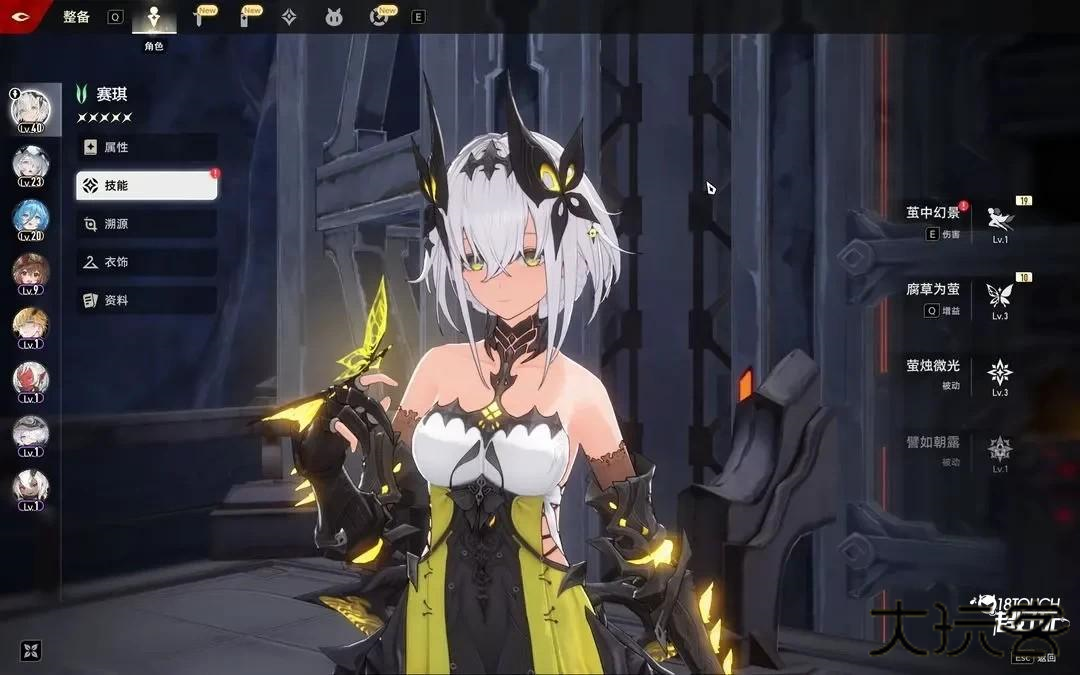
Task: Open the four-point diamond icon tab
Action: click(289, 17)
